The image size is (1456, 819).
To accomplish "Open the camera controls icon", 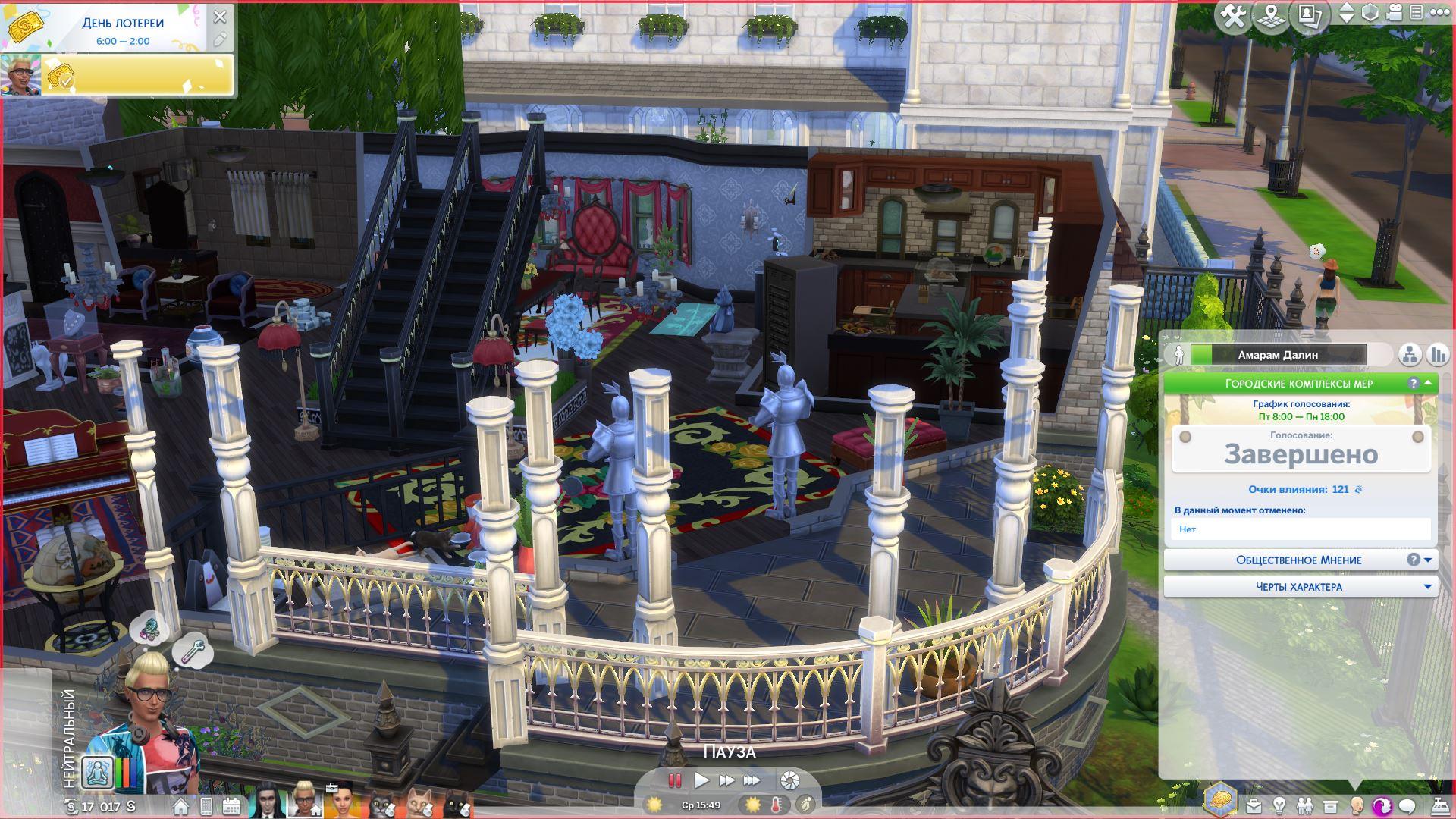I will pyautogui.click(x=1395, y=13).
